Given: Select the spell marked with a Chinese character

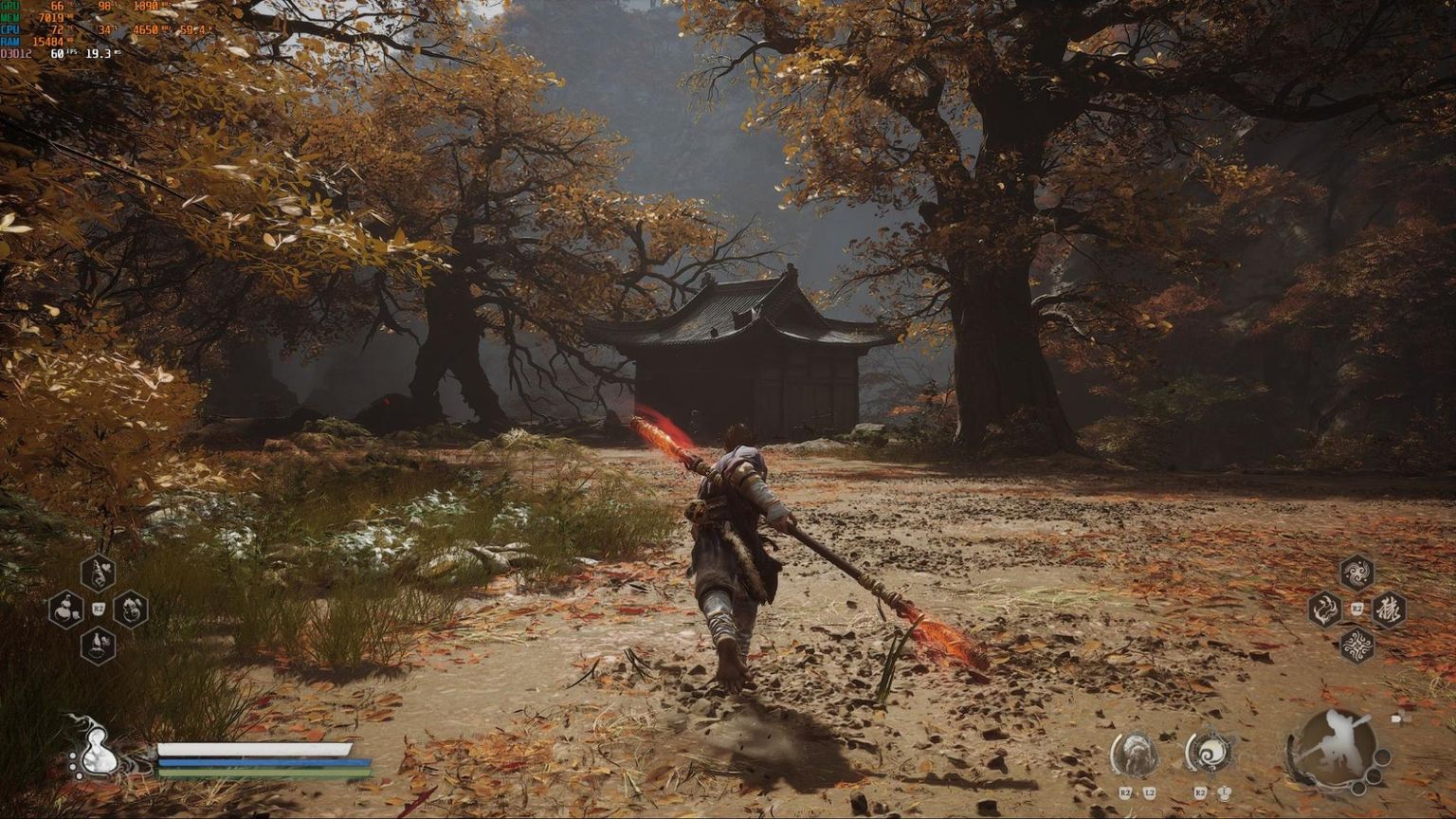Looking at the screenshot, I should 1392,609.
